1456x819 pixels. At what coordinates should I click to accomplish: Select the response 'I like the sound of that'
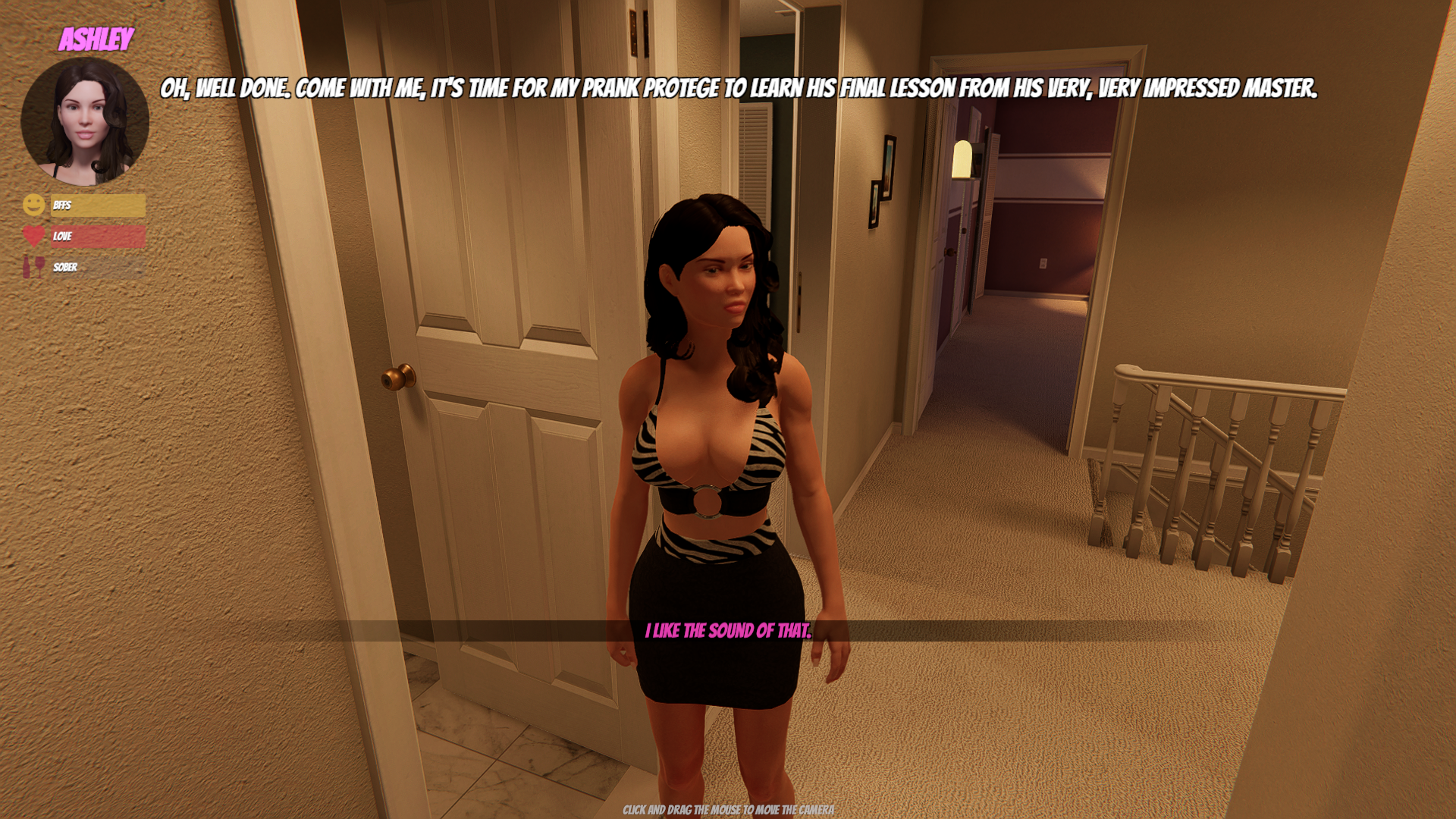(729, 629)
